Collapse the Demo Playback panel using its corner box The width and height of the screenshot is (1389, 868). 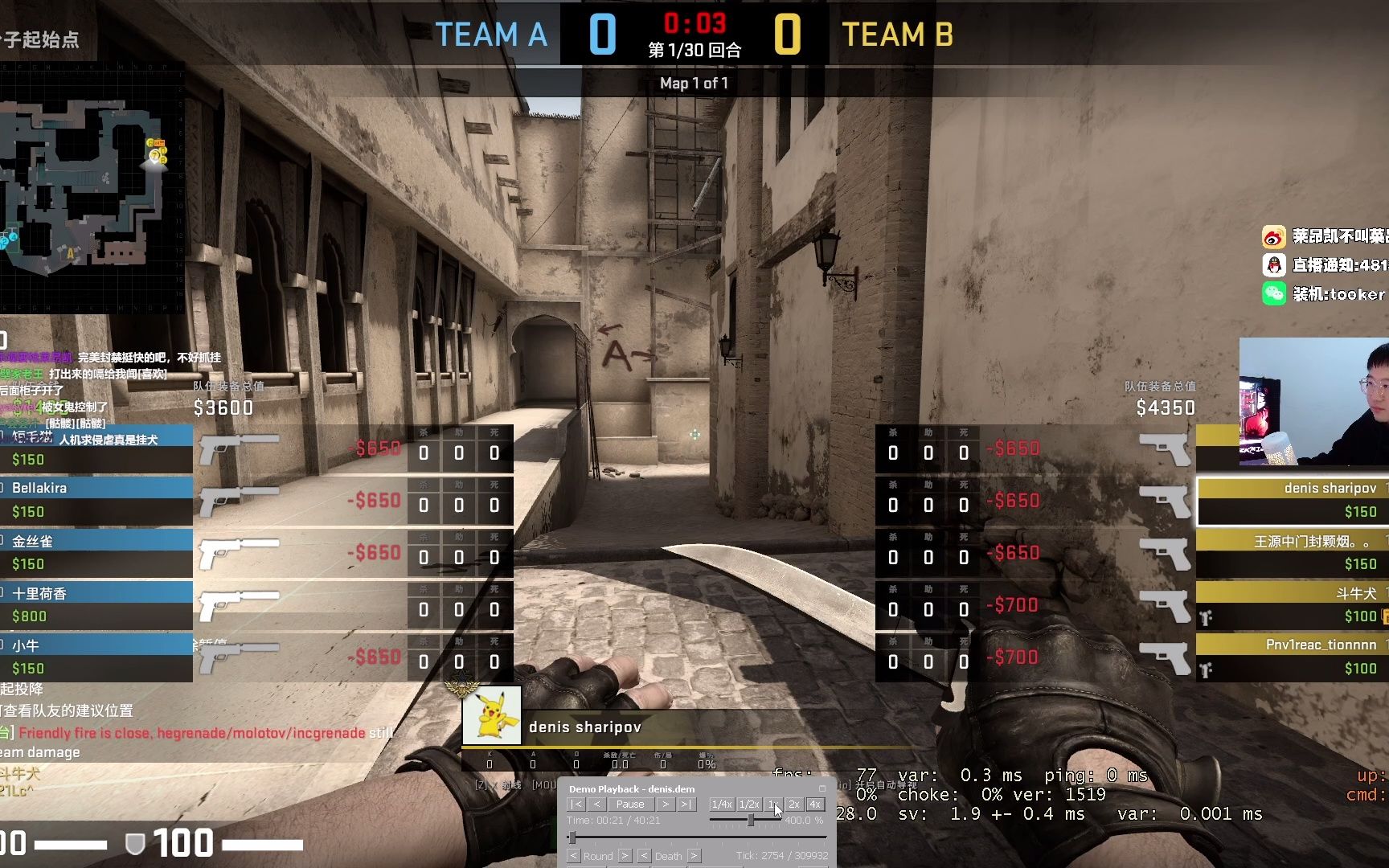822,788
